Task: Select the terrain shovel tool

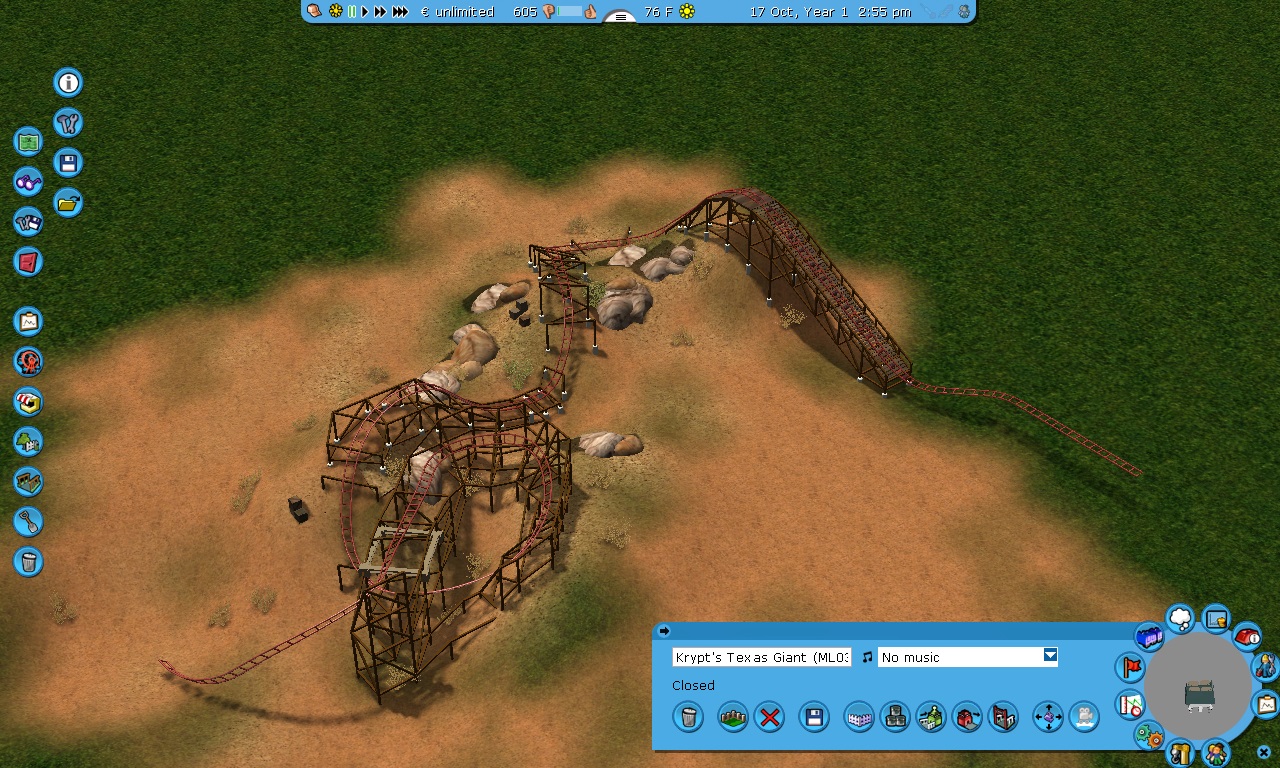Action: 29,521
